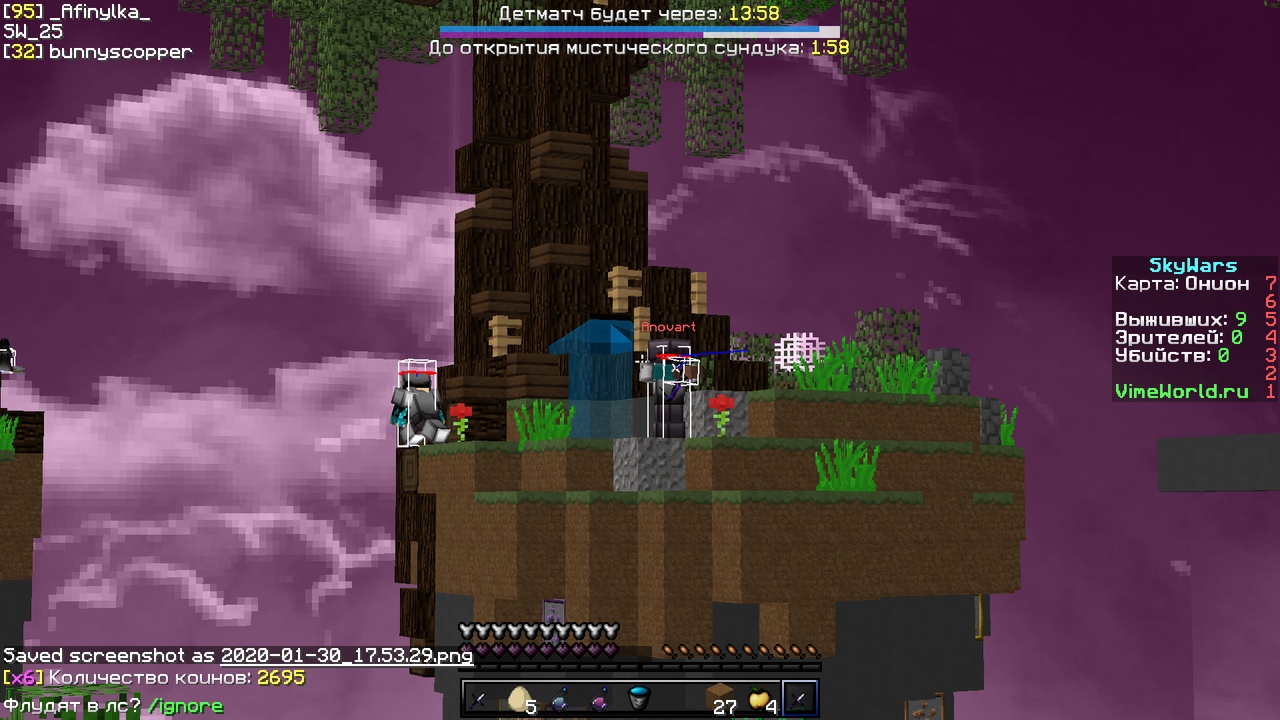Pick the golden apple slot

click(760, 698)
